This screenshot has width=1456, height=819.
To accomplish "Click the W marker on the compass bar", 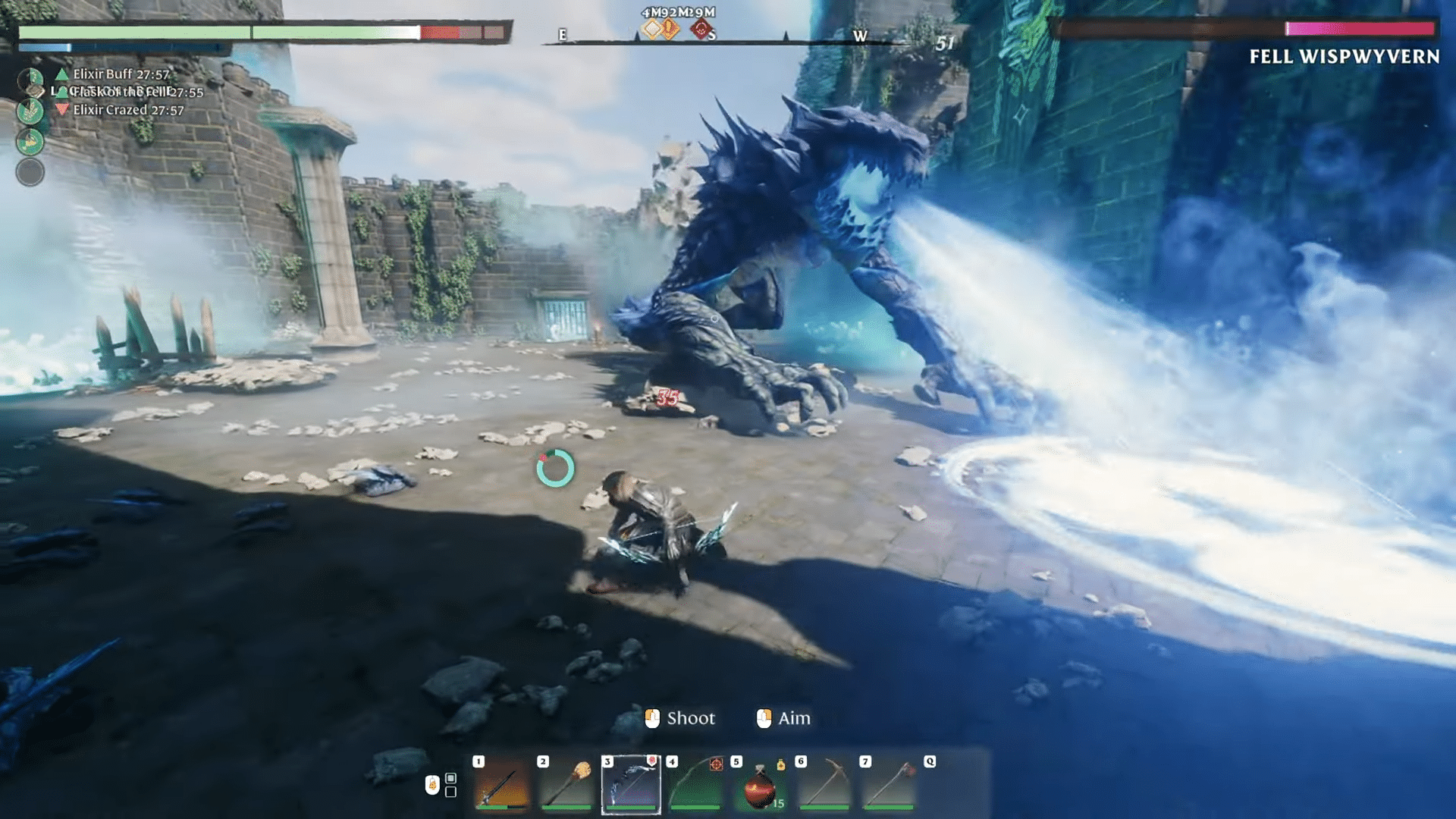I will (x=861, y=35).
